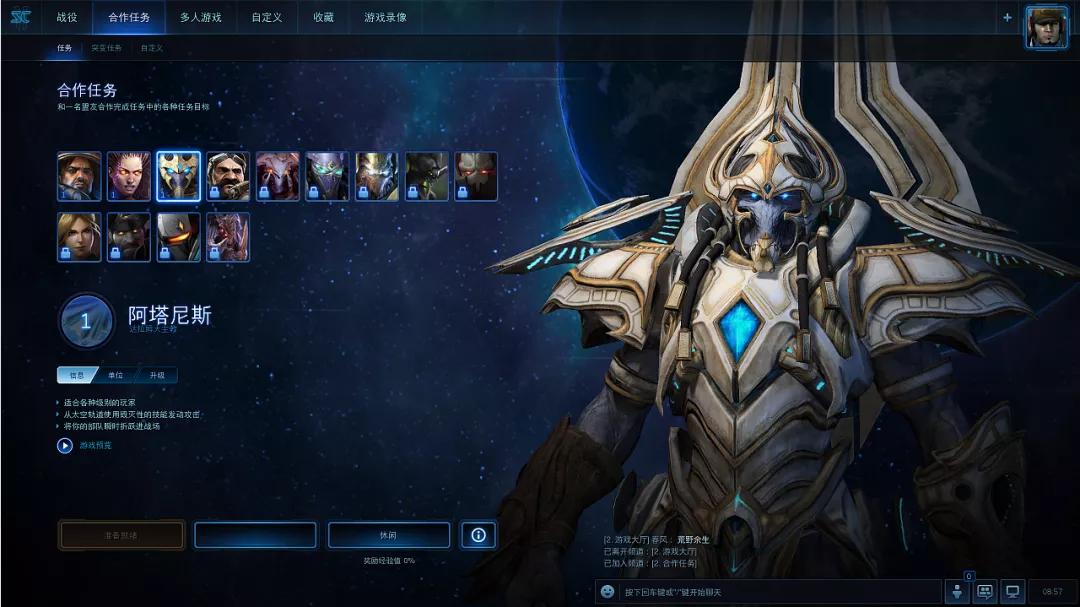Switch to the 突变任务 mutation sub-tab
The width and height of the screenshot is (1080, 607).
coord(106,48)
